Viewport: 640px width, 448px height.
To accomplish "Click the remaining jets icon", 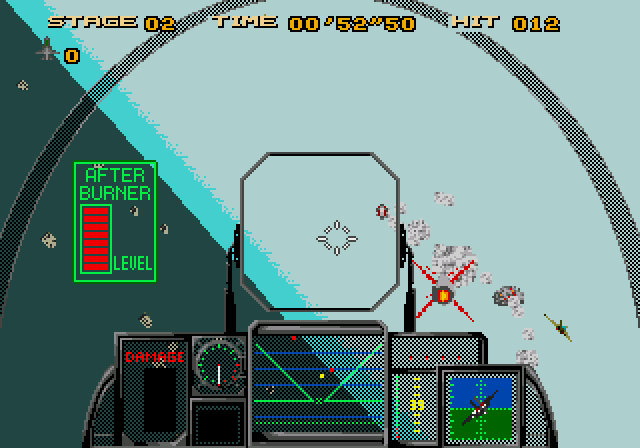I will pos(47,50).
